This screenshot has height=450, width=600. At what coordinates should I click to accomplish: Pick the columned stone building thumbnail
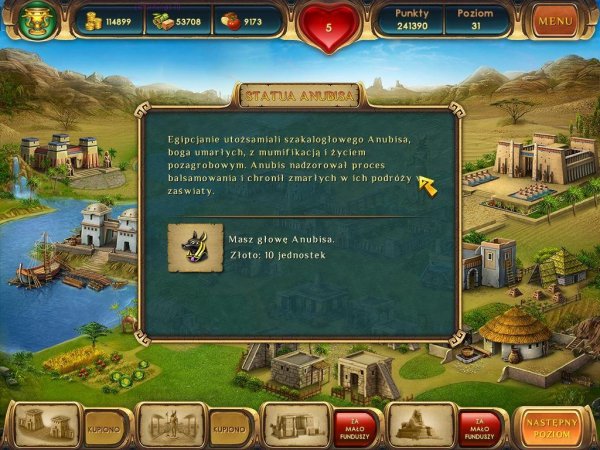click(296, 425)
